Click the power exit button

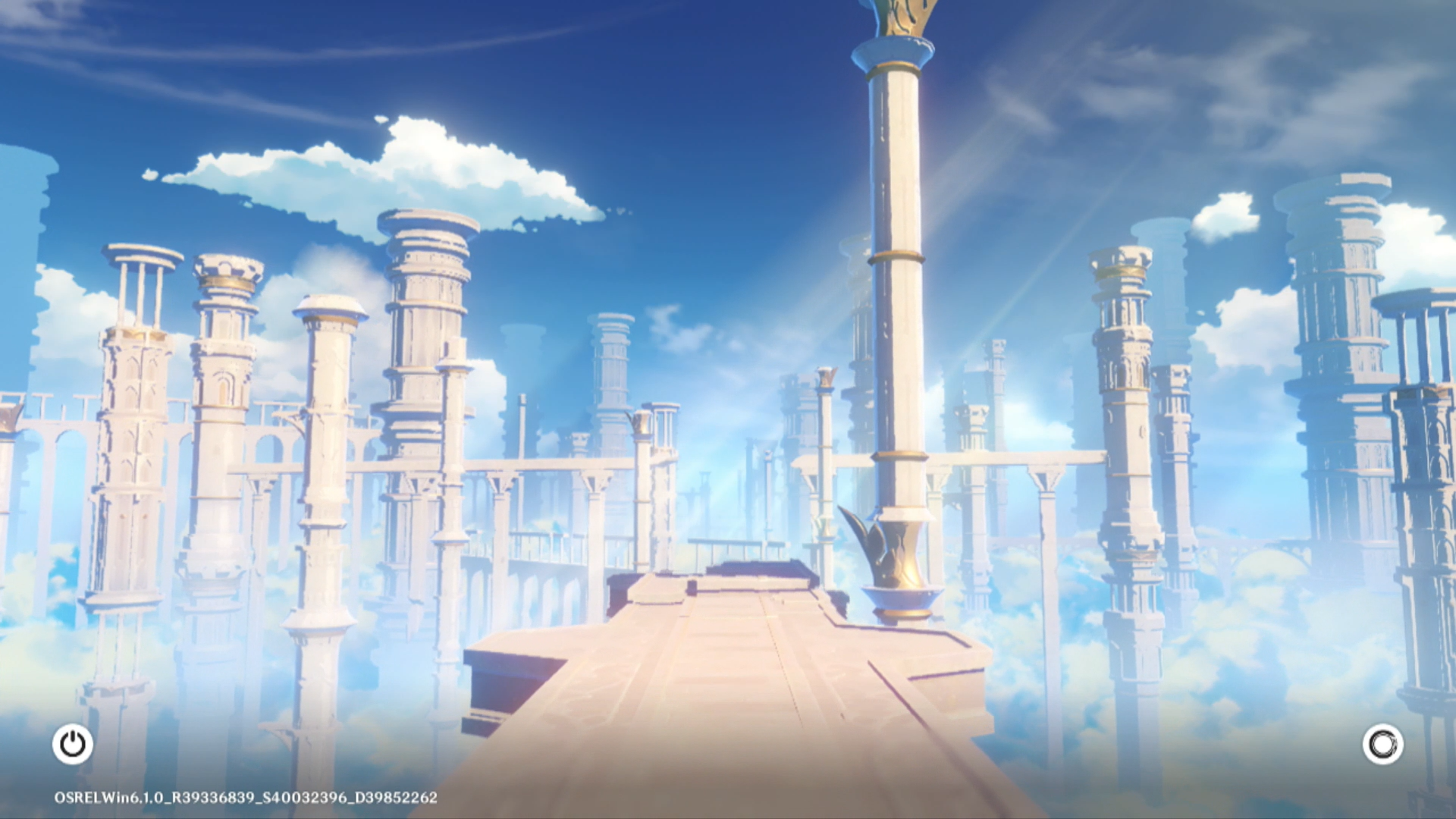coord(73,744)
